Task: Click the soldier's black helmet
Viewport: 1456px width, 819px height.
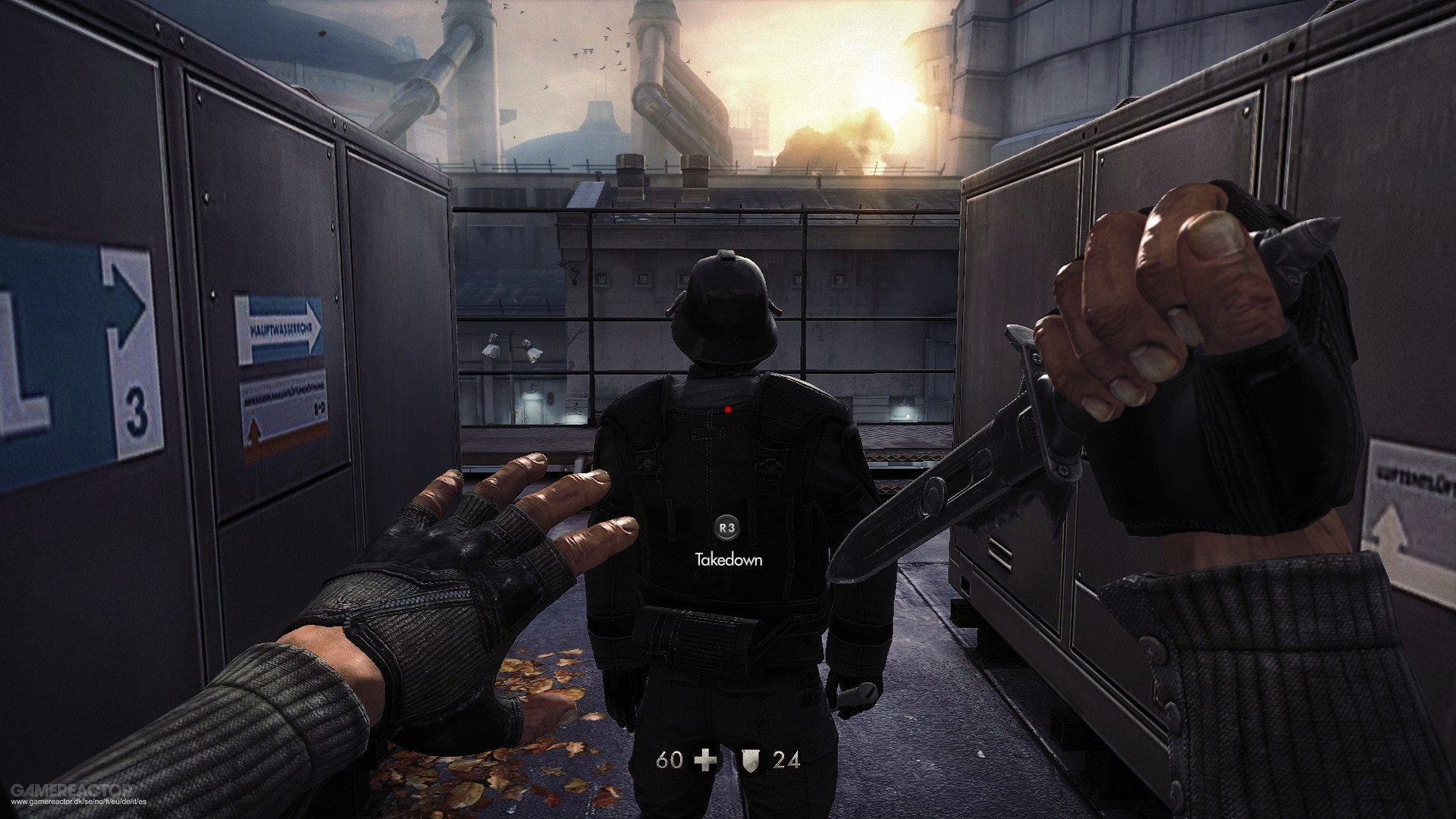Action: [726, 301]
